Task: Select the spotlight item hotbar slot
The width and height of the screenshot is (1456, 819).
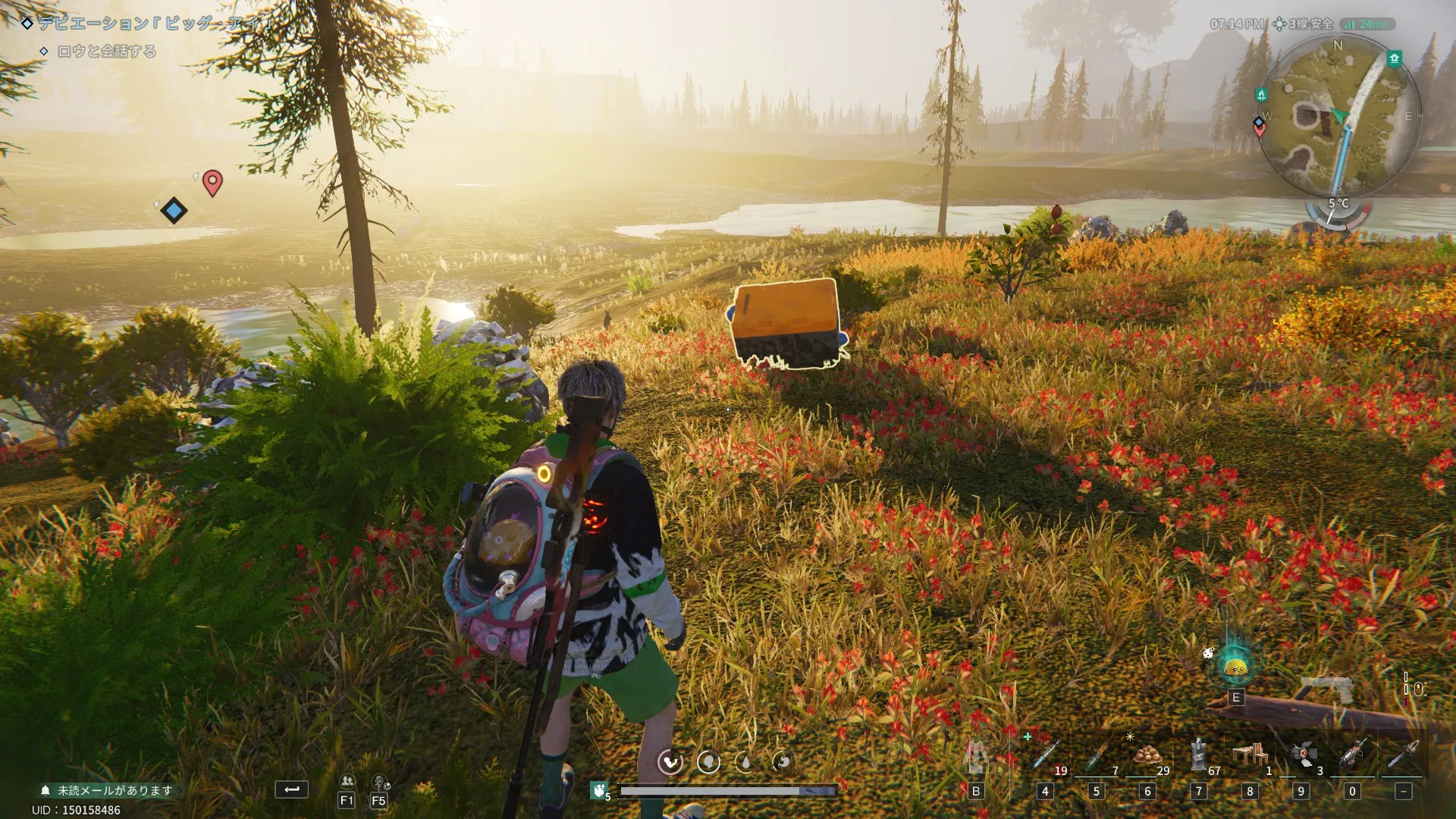Action: (x=1303, y=755)
